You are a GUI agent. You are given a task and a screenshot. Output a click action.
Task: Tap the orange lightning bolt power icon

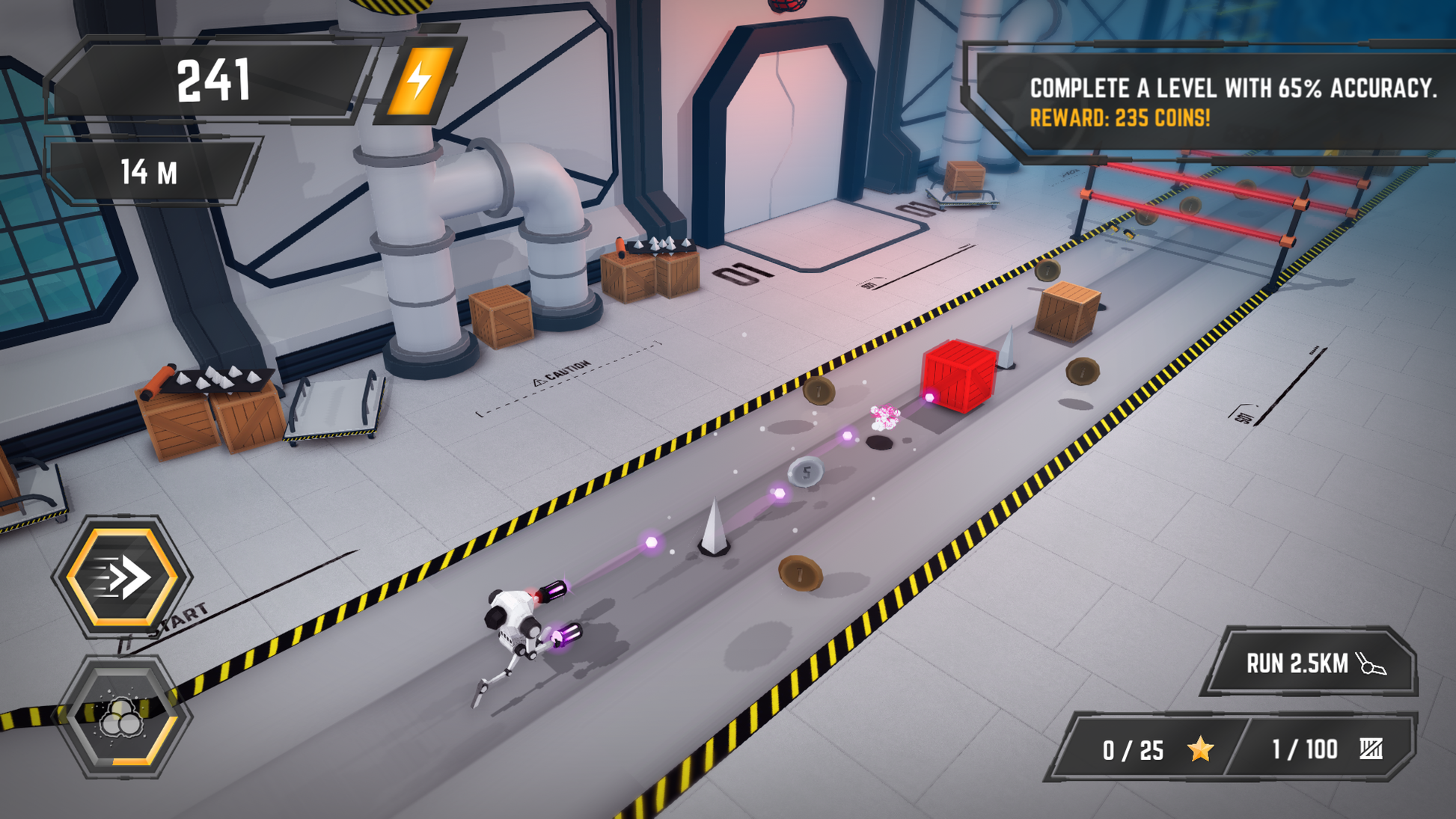coord(420,81)
